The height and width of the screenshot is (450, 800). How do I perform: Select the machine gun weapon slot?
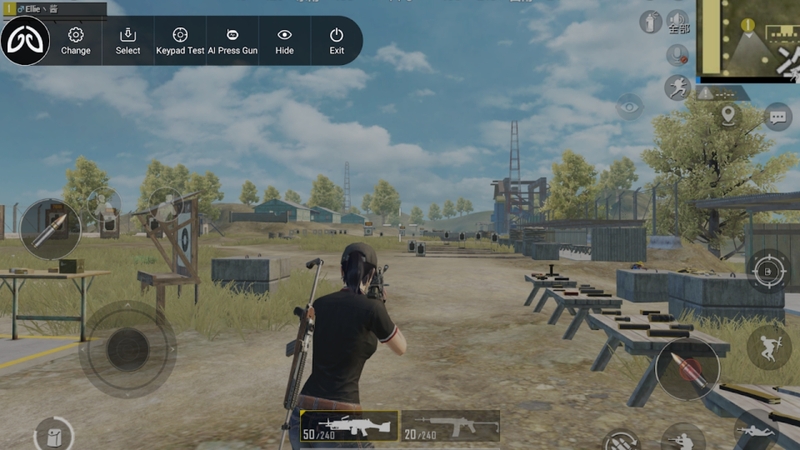click(x=349, y=425)
